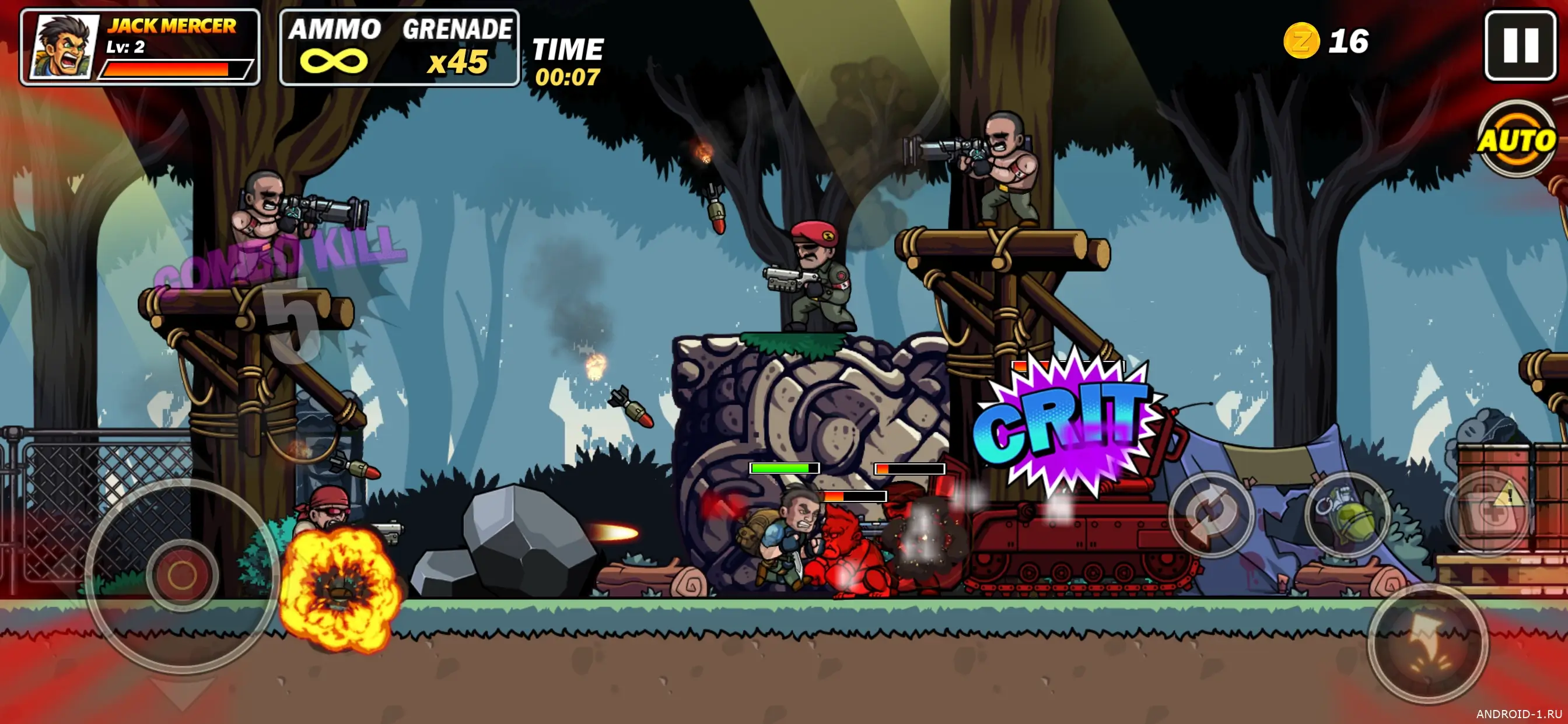Click Jack Mercer's portrait
Viewport: 1568px width, 724px height.
pos(65,47)
